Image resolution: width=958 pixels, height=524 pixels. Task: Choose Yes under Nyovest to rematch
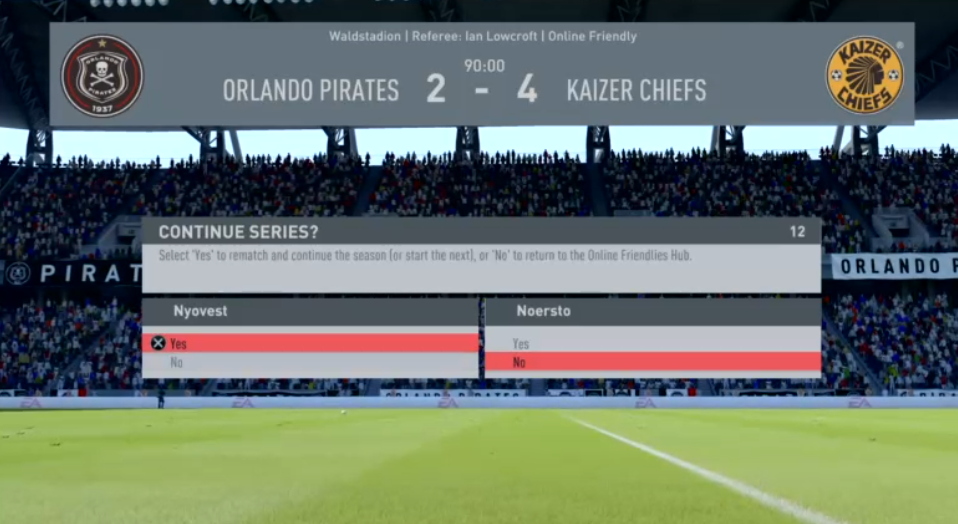coord(310,343)
